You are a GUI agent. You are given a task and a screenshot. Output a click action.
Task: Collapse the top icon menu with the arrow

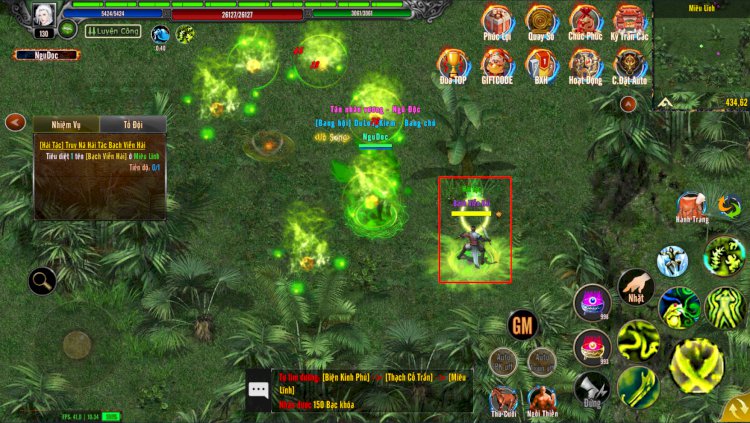click(x=628, y=103)
